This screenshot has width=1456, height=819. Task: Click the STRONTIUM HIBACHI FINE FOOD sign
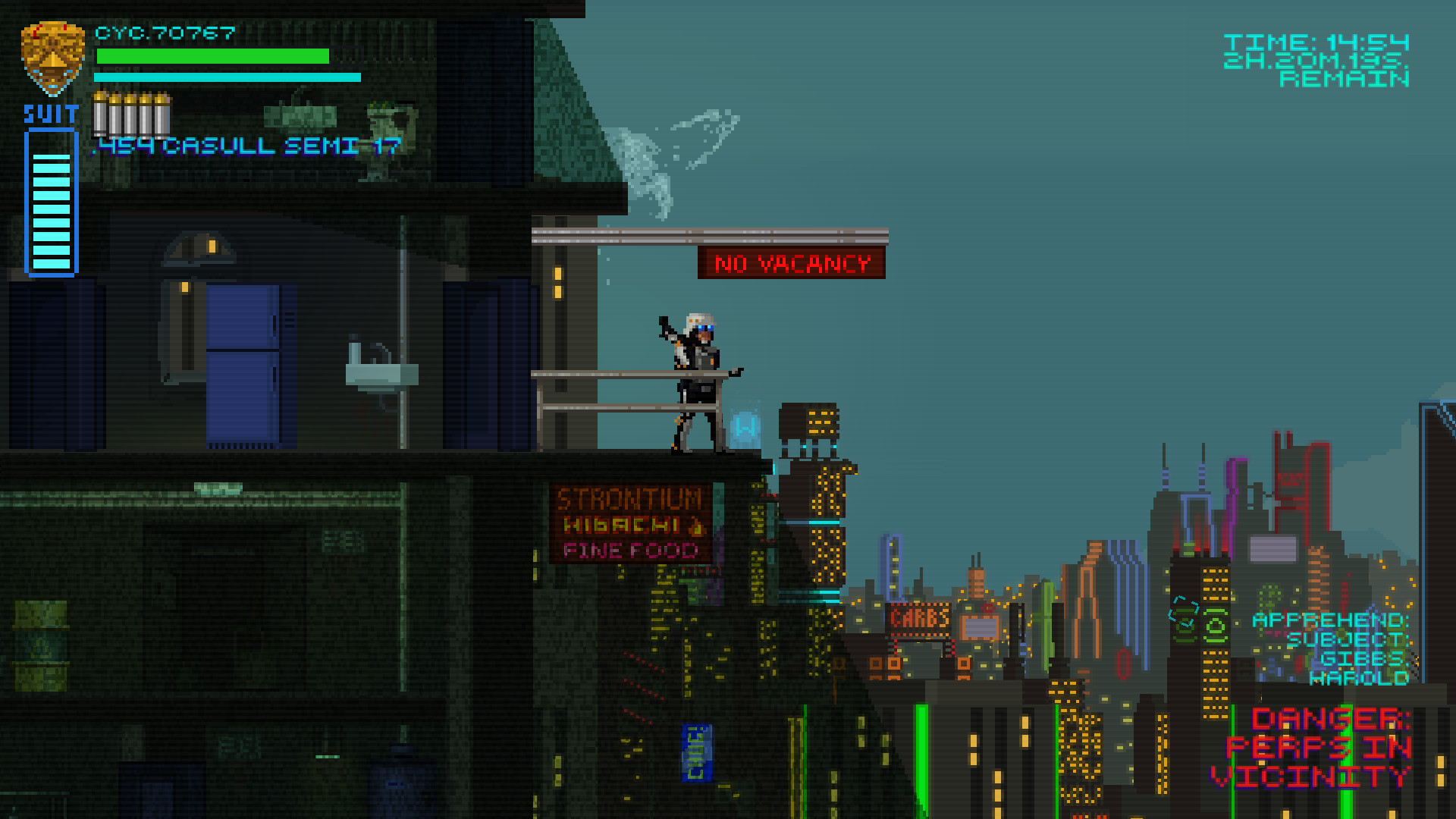coord(629,523)
